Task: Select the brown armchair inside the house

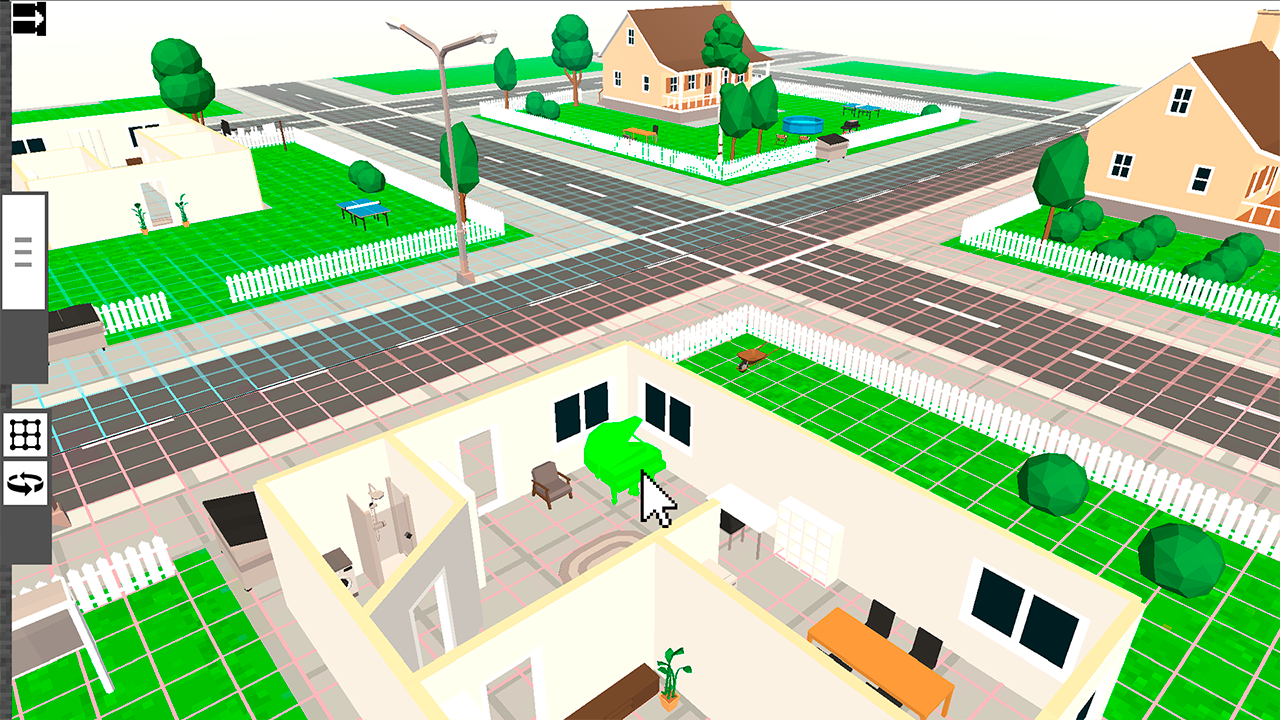Action: pyautogui.click(x=548, y=482)
